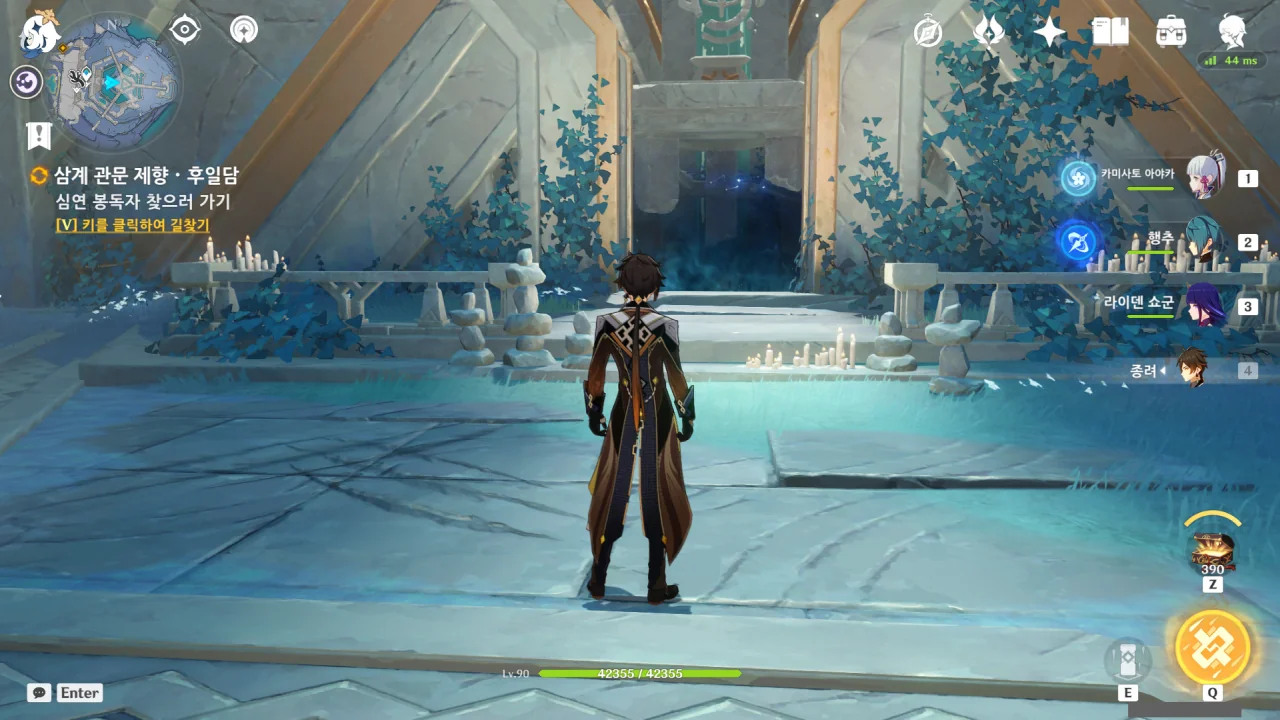Unleash the golden elemental burst
Screen dimensions: 1280x720
[1212, 647]
